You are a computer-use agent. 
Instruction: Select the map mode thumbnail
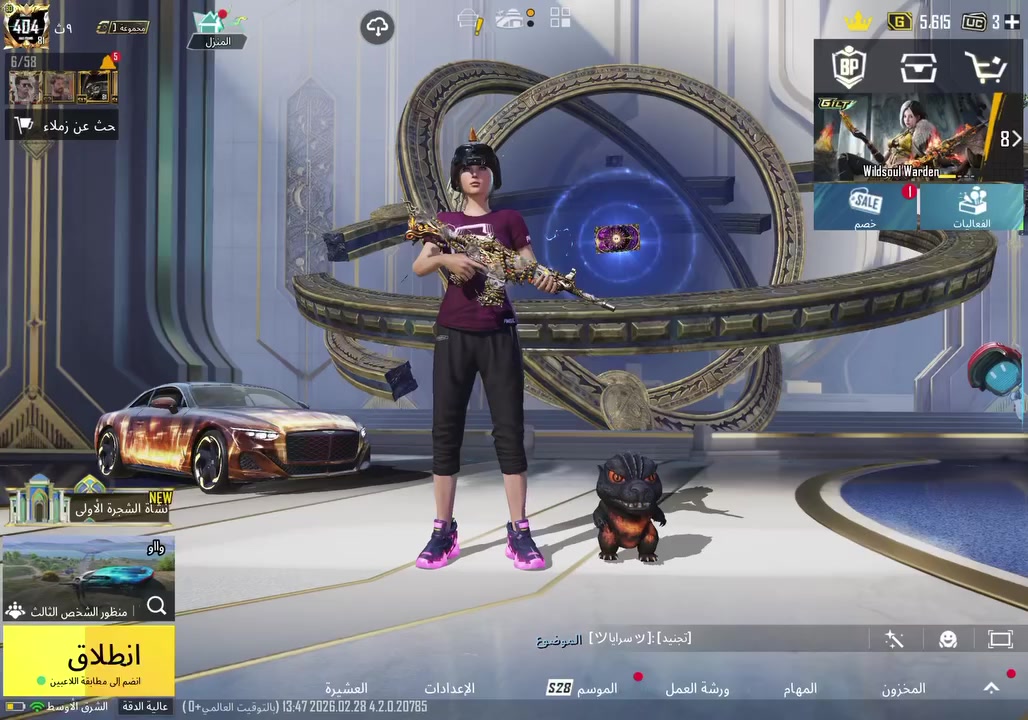[x=88, y=578]
